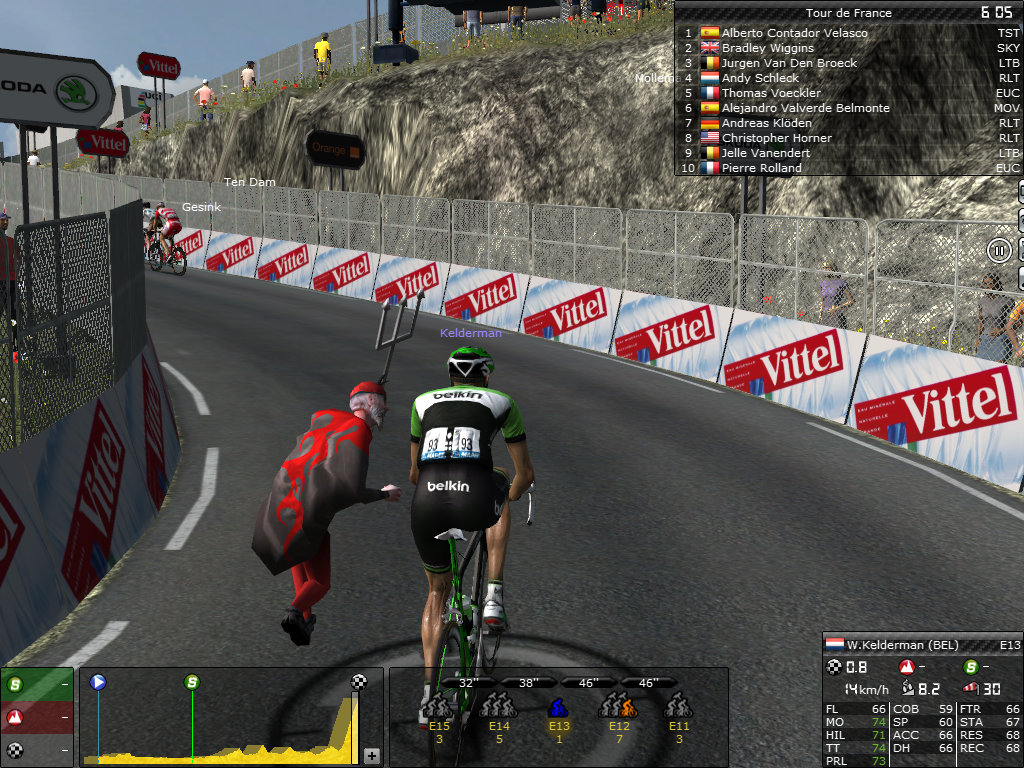Pick Thomas Voeckler in the ranking list
The width and height of the screenshot is (1024, 768).
click(768, 93)
